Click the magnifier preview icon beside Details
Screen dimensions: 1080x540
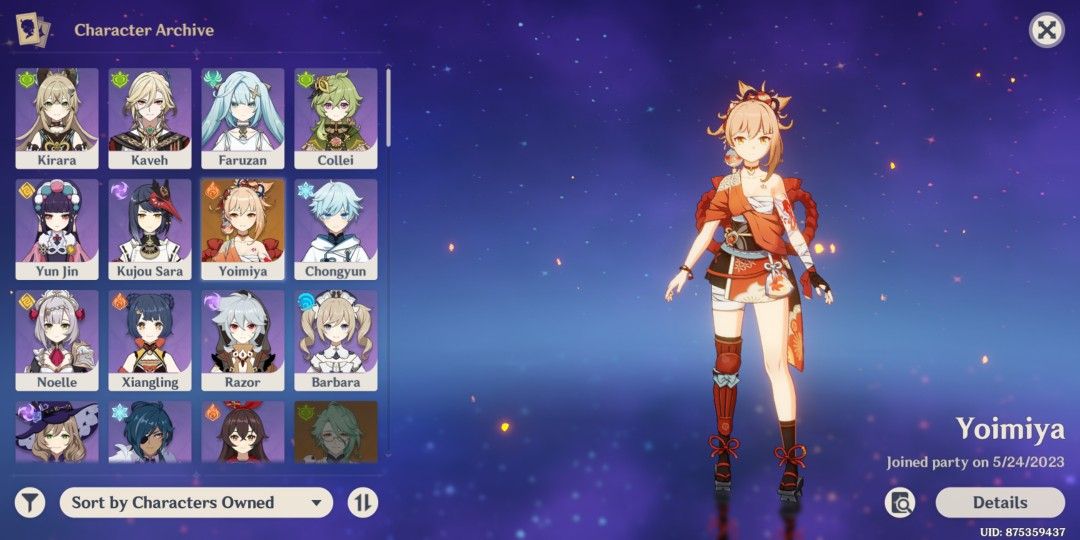tap(900, 502)
